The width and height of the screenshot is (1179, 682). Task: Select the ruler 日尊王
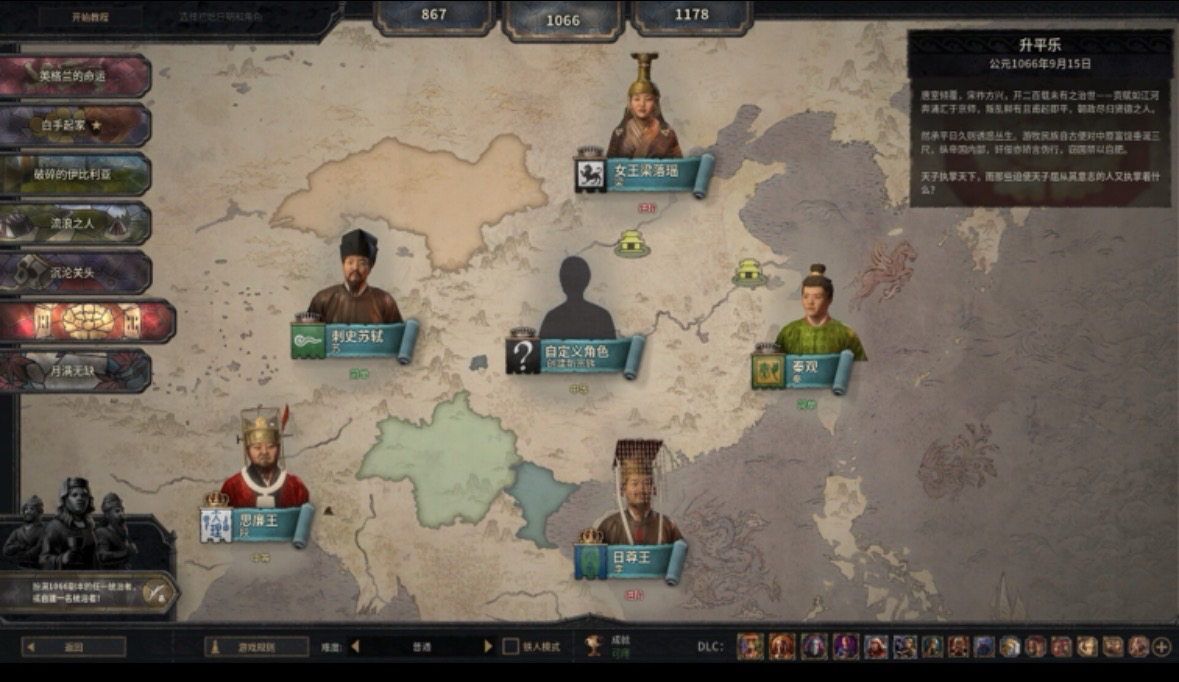[x=635, y=559]
